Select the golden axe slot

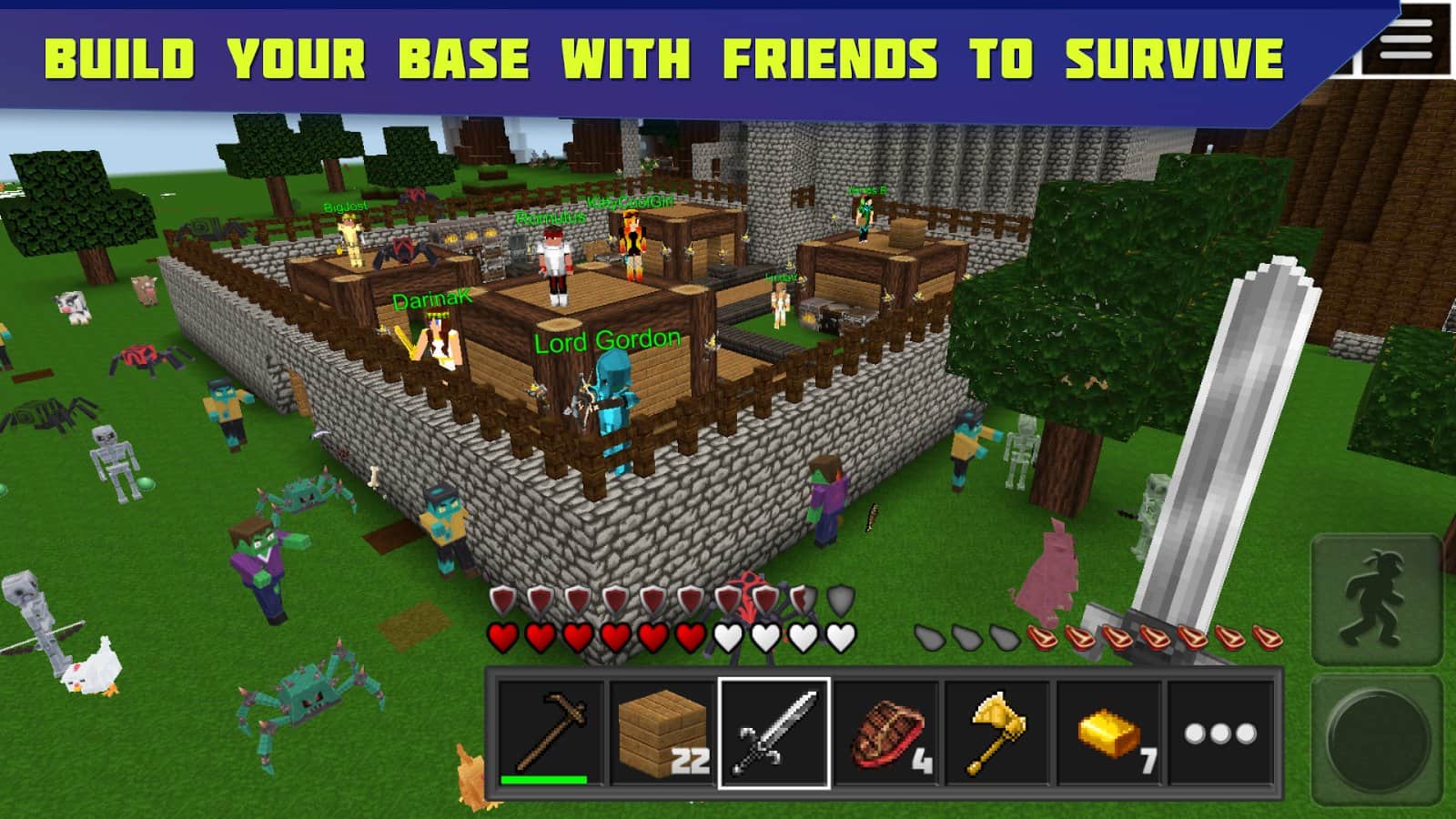click(998, 733)
